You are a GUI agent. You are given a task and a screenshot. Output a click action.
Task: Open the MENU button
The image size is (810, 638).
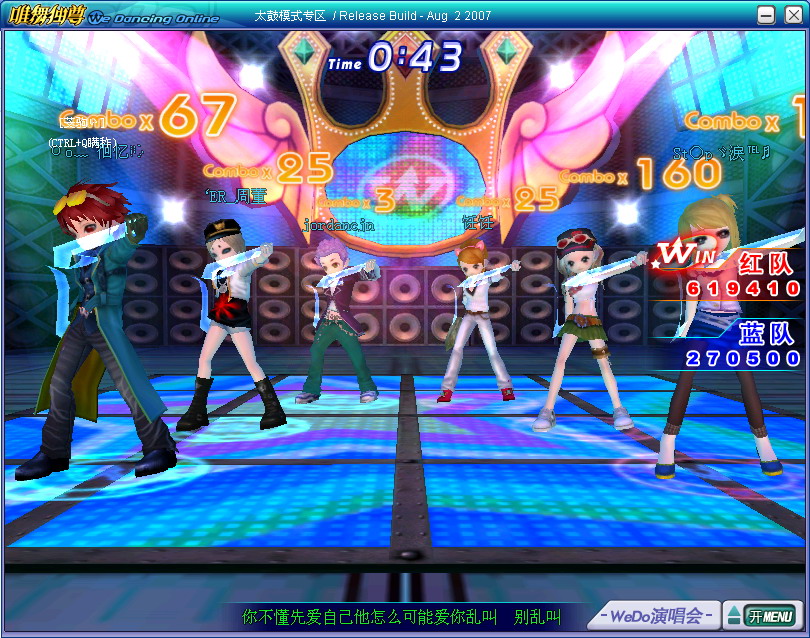(x=771, y=615)
